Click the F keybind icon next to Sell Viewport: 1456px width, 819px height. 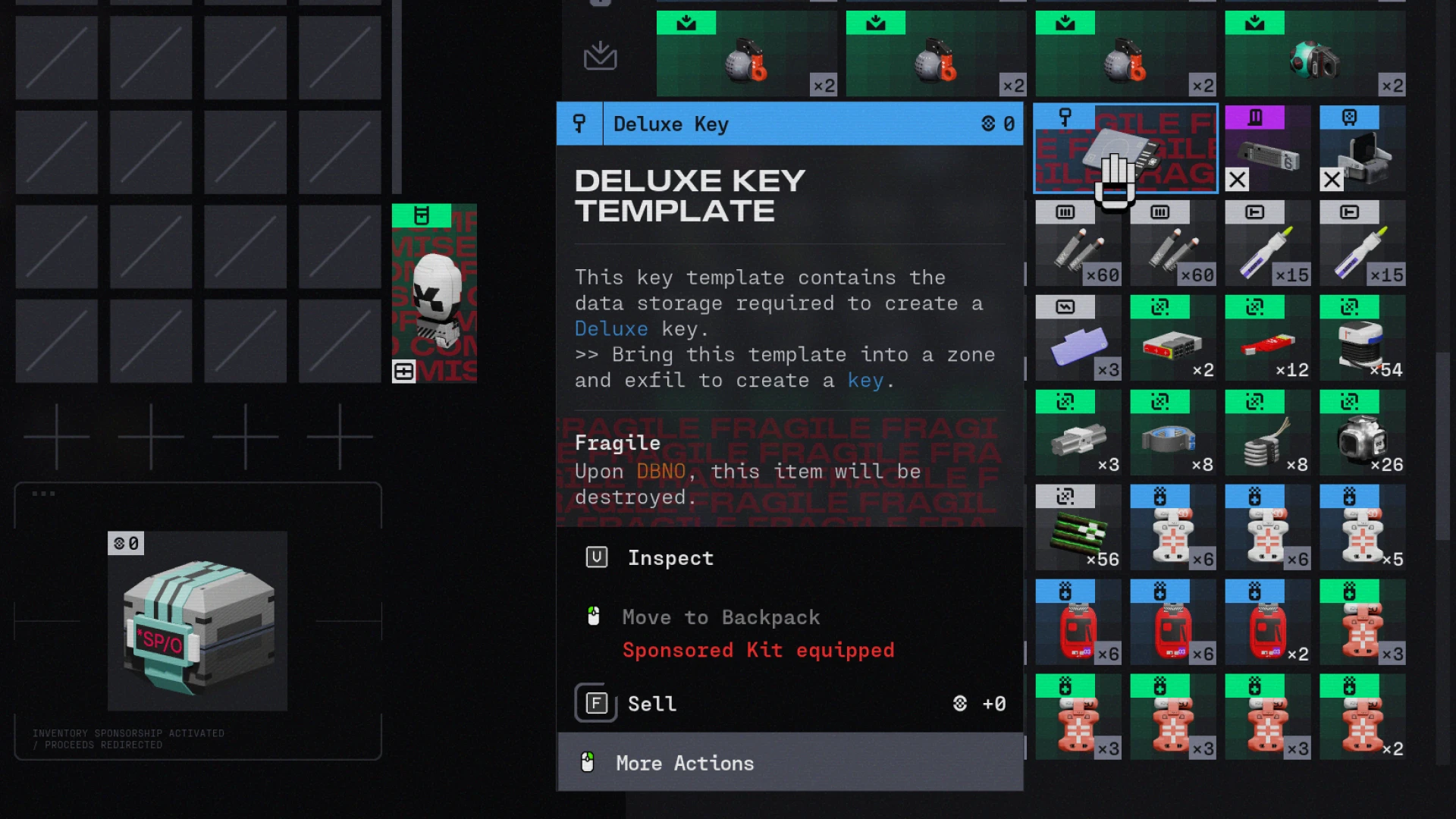595,703
